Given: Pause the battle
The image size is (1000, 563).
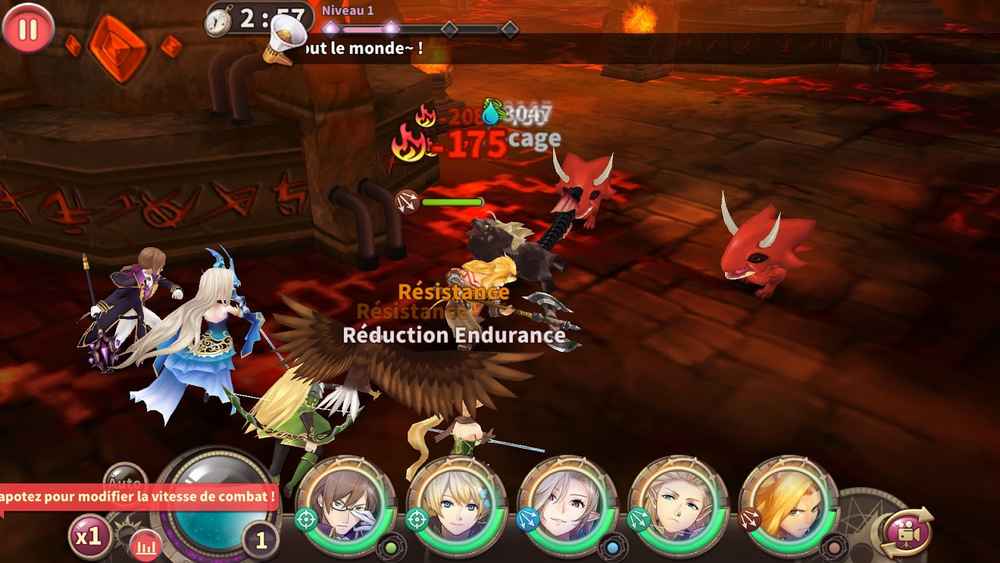Looking at the screenshot, I should 28,27.
